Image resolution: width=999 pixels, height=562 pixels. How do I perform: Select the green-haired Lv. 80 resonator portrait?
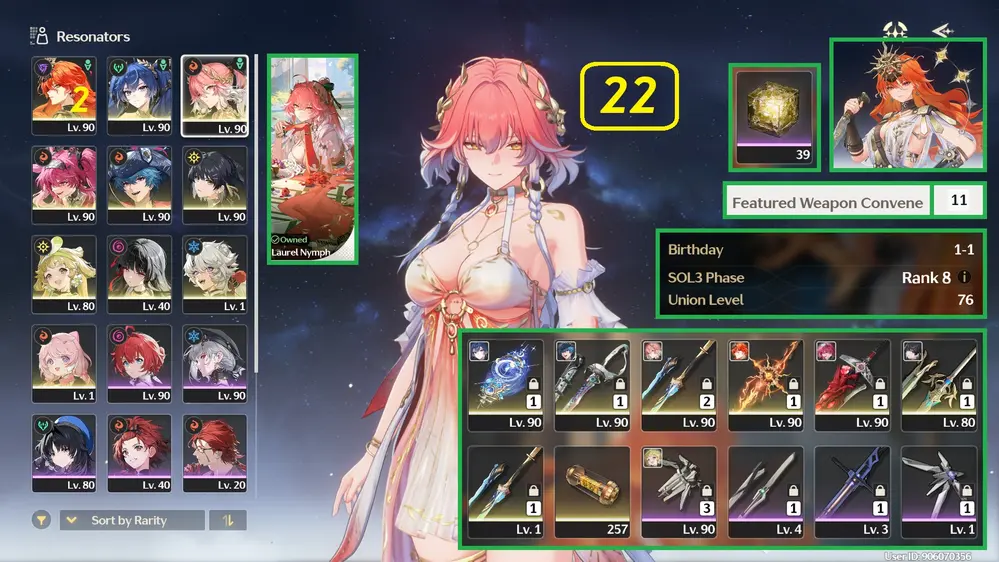click(64, 274)
